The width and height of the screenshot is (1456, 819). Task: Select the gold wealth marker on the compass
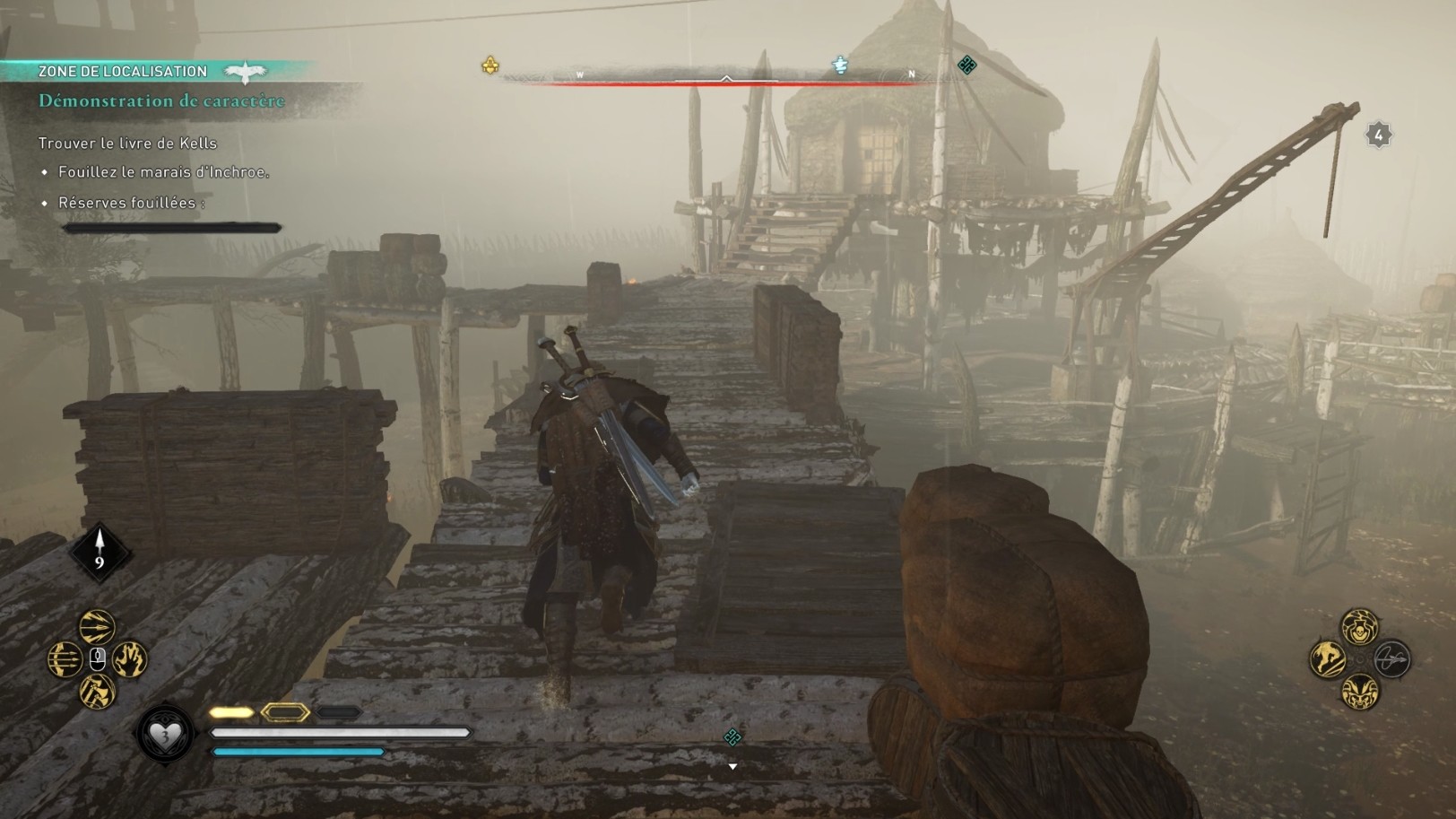[490, 65]
